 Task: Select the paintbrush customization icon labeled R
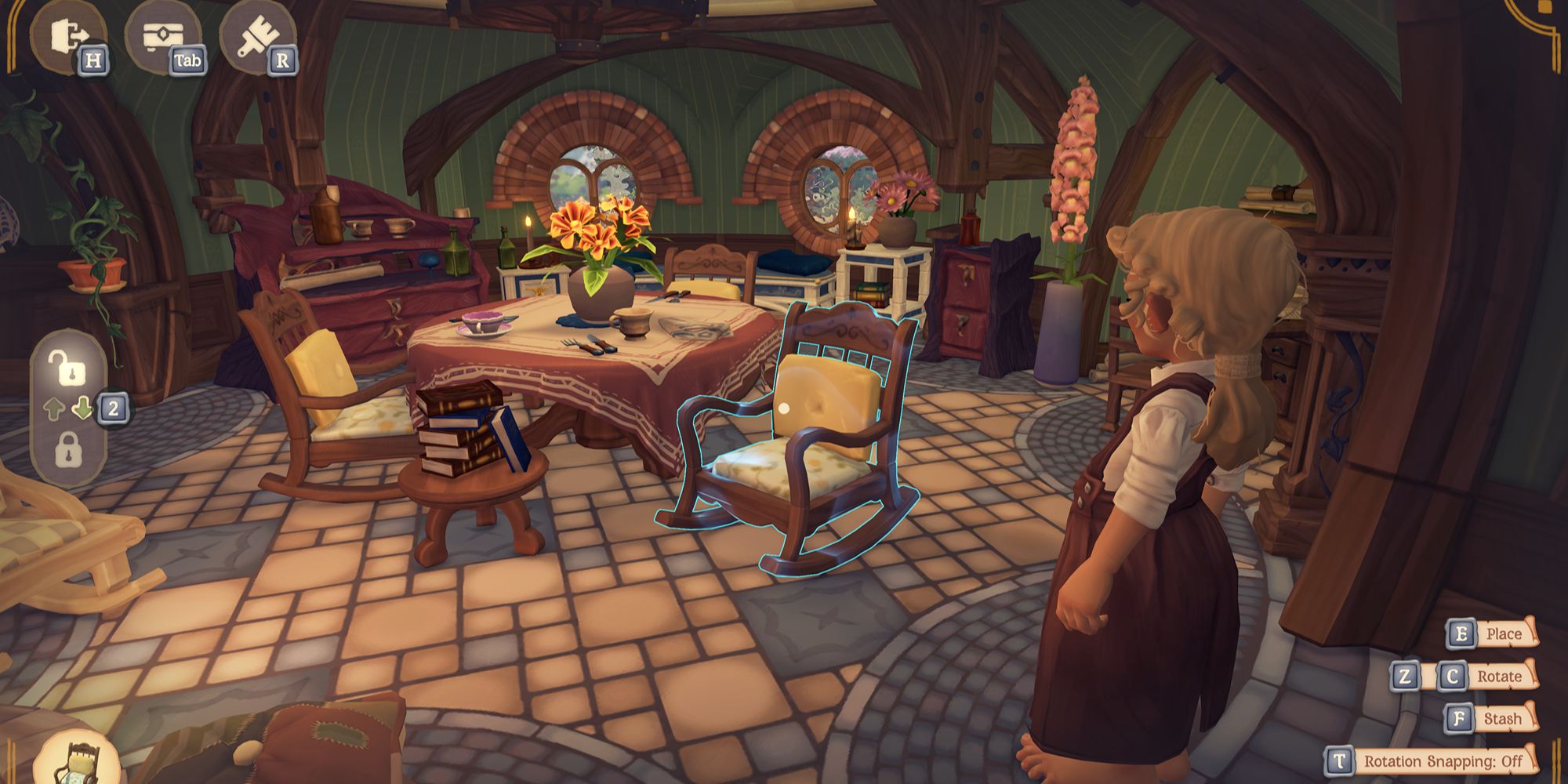click(259, 35)
